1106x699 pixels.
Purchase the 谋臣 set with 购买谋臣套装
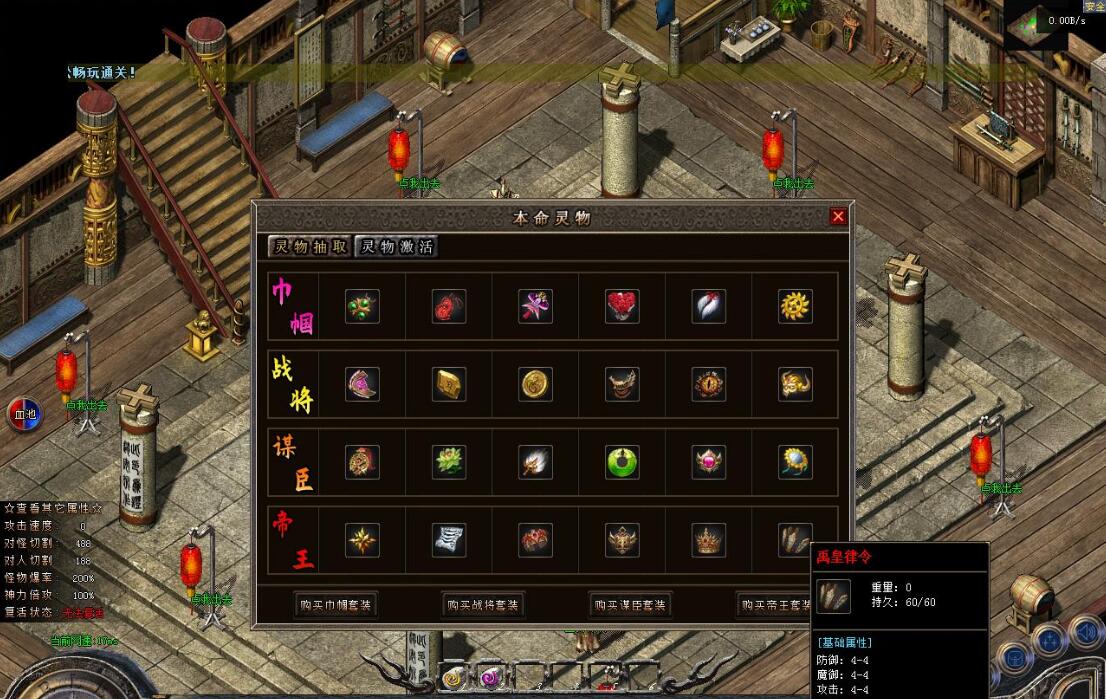point(630,605)
